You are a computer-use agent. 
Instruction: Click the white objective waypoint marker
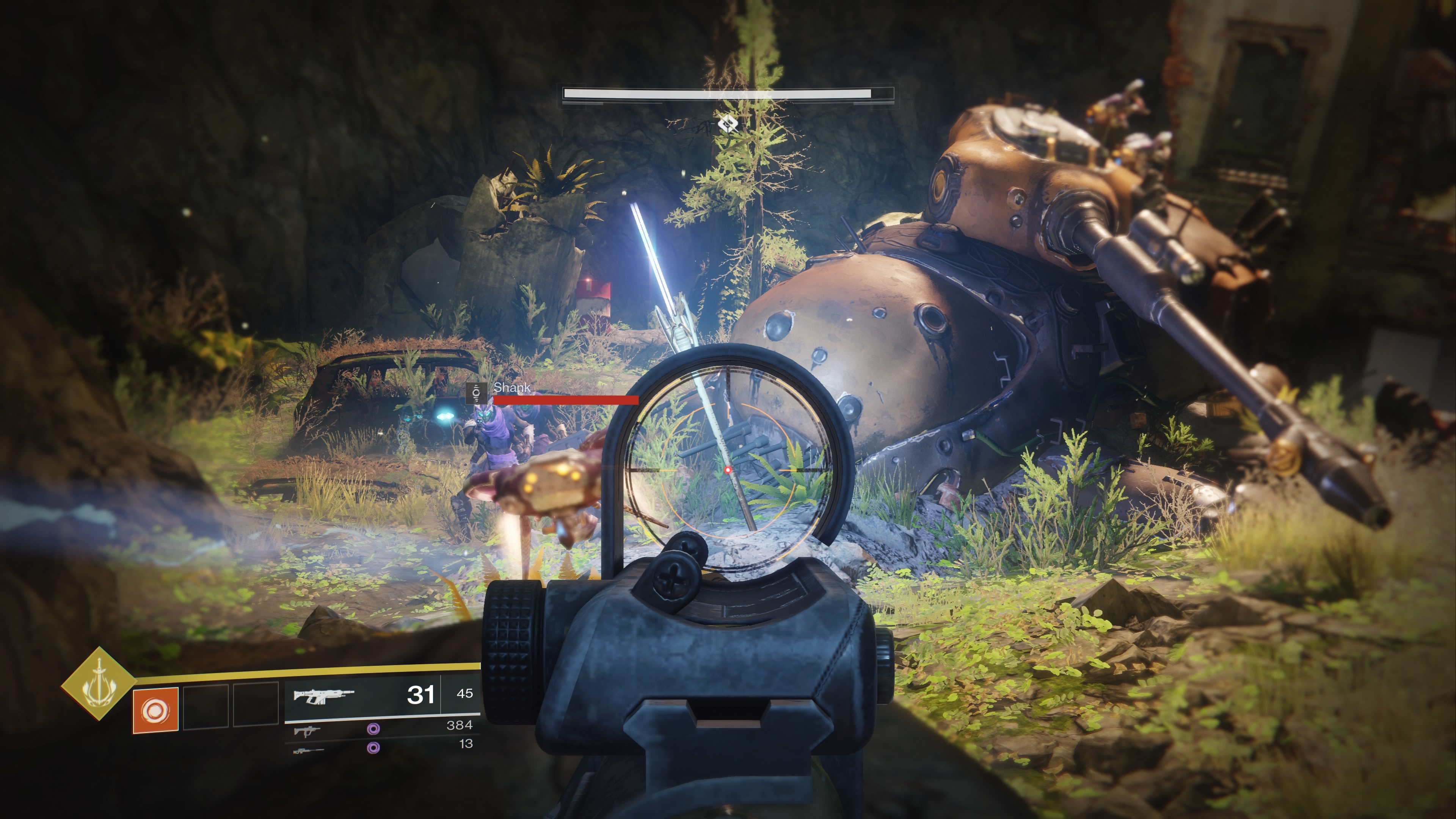(x=728, y=123)
